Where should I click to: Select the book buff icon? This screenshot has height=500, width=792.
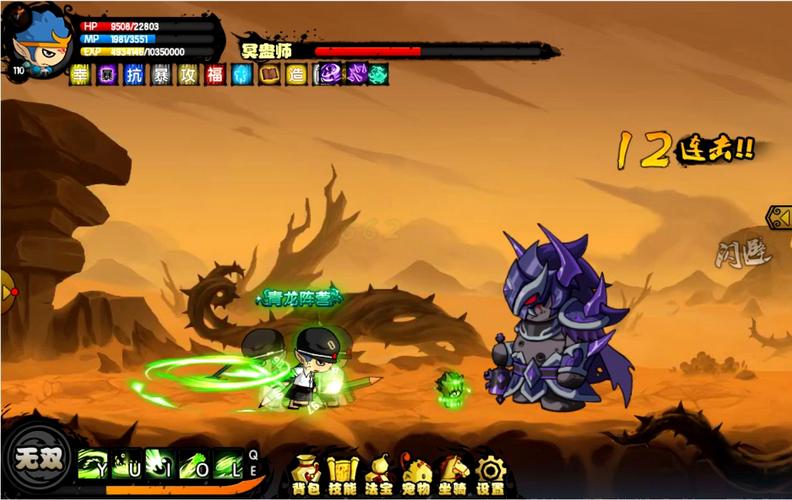pyautogui.click(x=269, y=75)
